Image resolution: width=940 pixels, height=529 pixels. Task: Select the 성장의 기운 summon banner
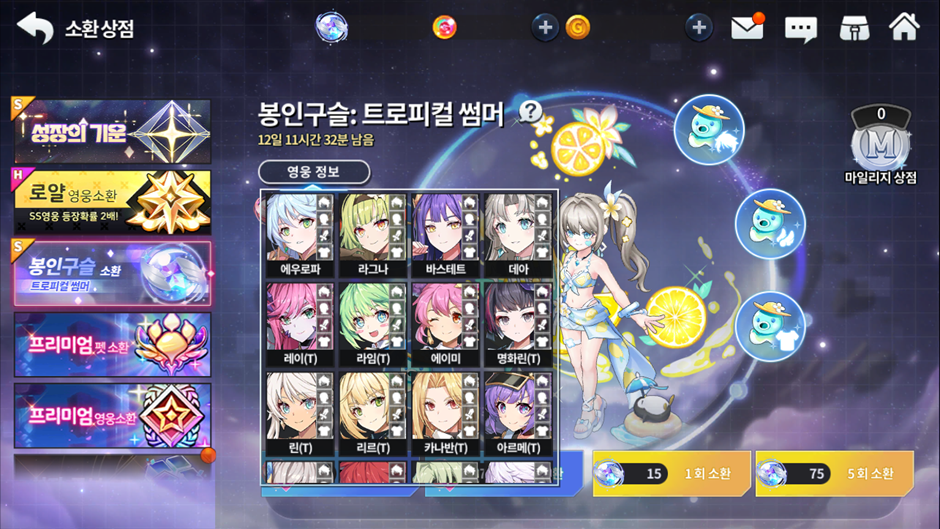coord(112,131)
